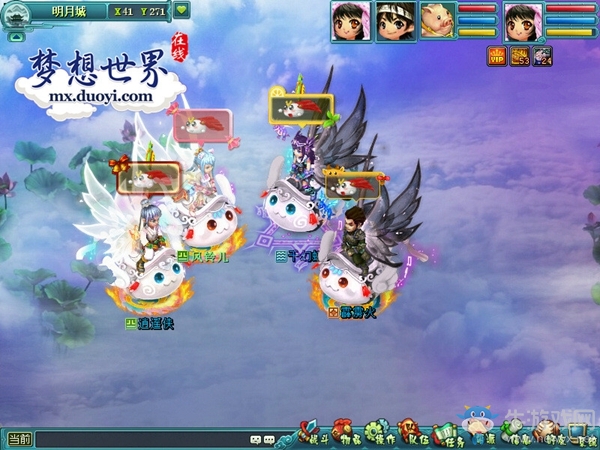The width and height of the screenshot is (600, 450).
Task: Click the pink-hooded girl portrait on the left
Action: coord(349,20)
